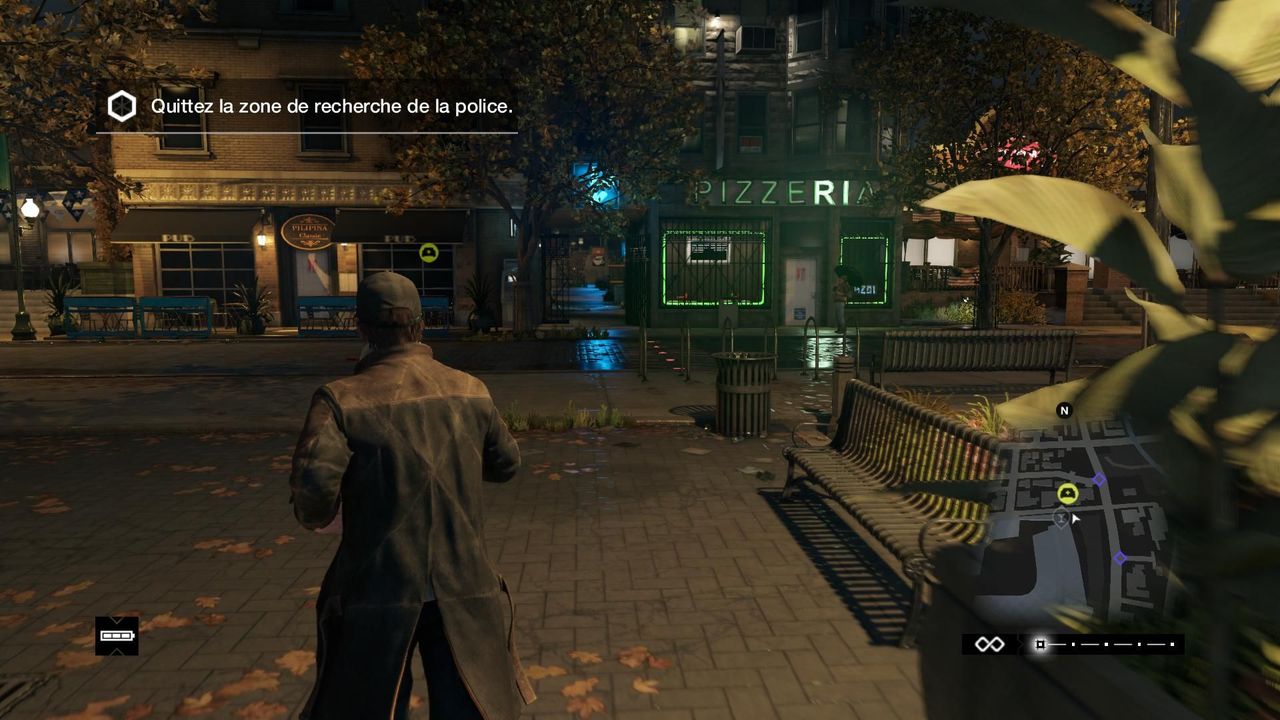
Task: Select the yellow hideout icon on the pub window
Action: tap(430, 253)
